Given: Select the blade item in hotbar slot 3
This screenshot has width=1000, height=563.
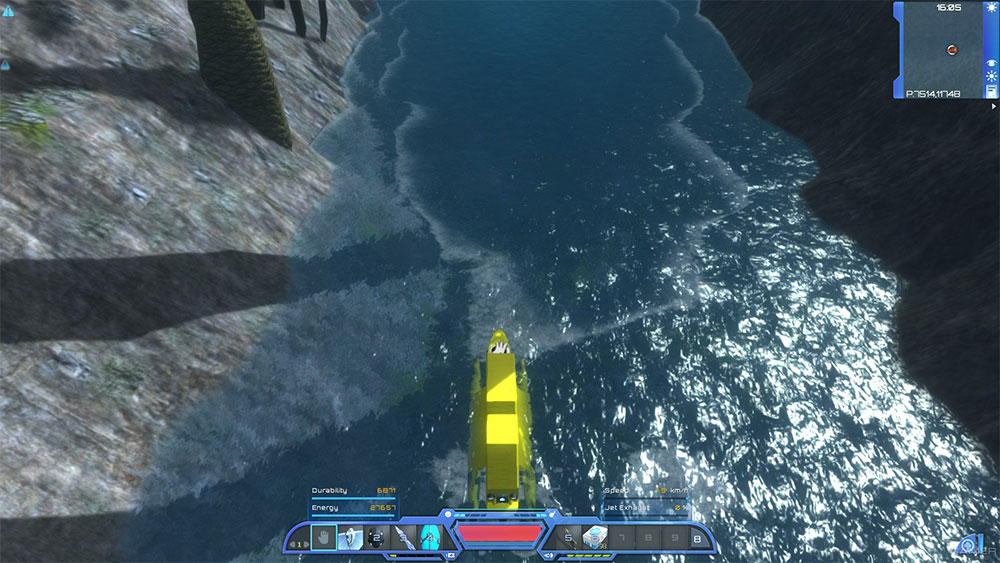Looking at the screenshot, I should click(403, 538).
